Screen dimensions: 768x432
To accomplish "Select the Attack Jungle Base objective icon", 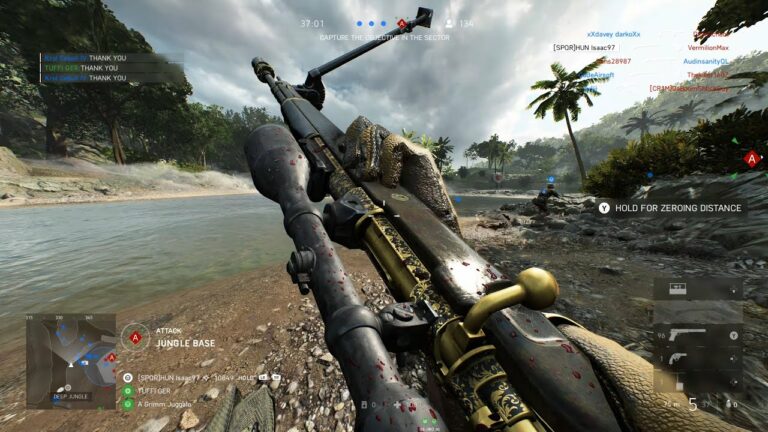I will click(135, 336).
